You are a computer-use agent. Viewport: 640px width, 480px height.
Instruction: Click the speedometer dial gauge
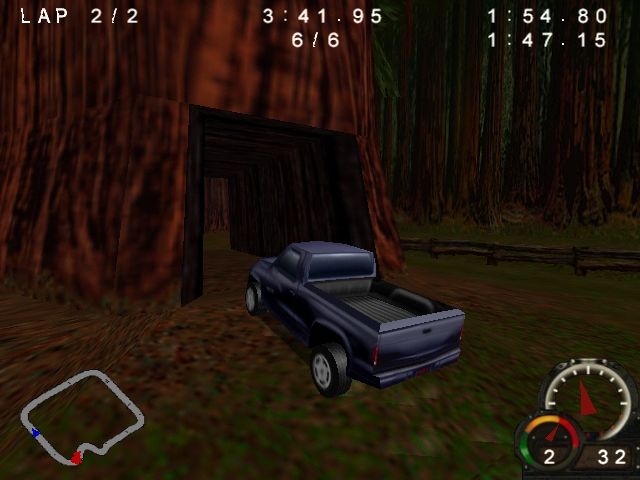click(x=588, y=394)
